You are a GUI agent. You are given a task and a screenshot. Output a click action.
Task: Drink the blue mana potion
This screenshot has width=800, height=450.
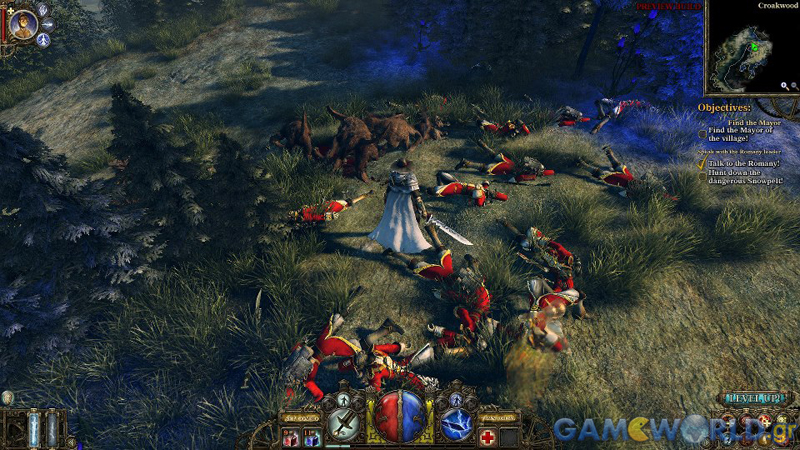311,437
